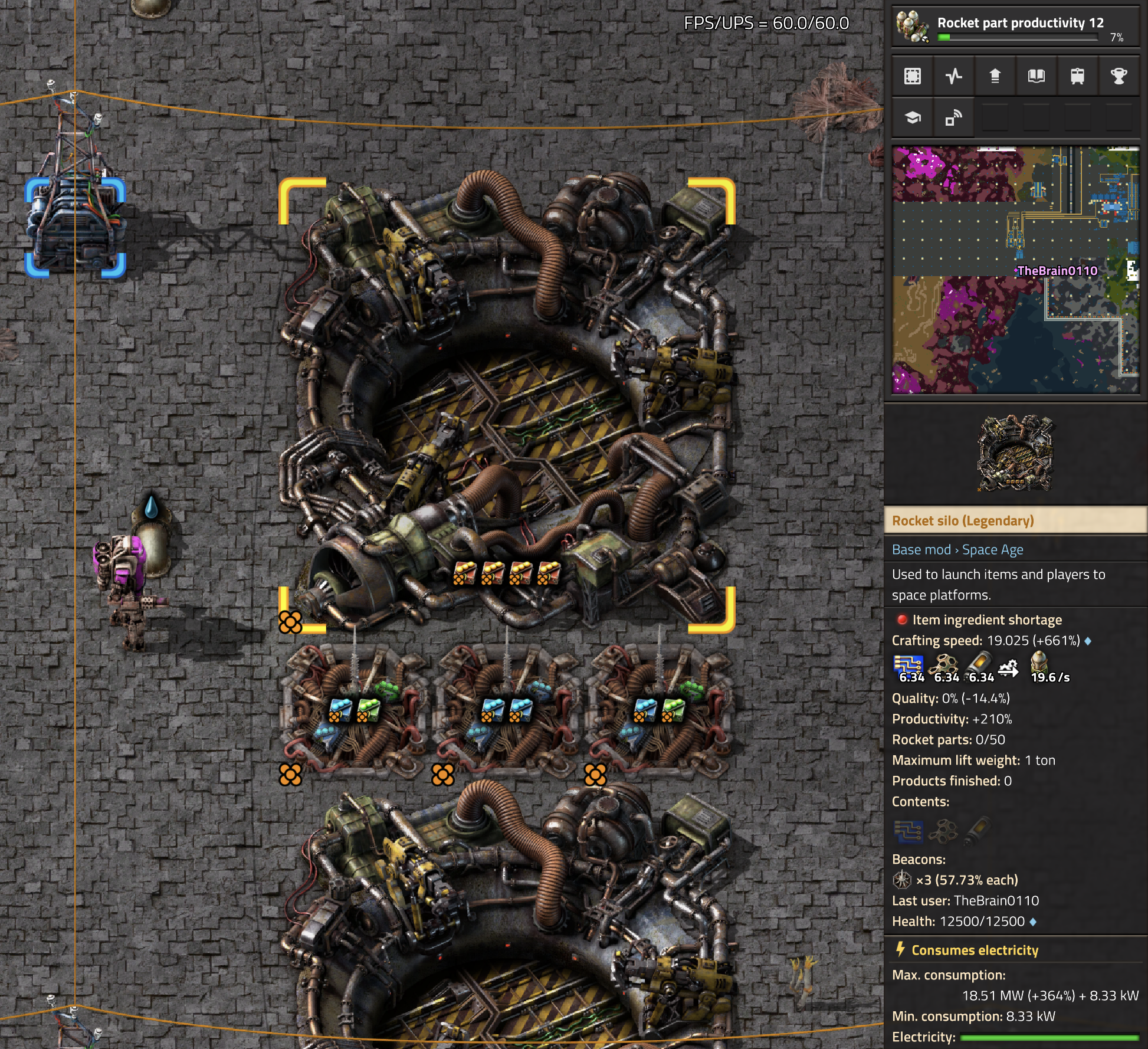Image resolution: width=1148 pixels, height=1049 pixels.
Task: Open the tips graduation-cap button
Action: pos(913,117)
